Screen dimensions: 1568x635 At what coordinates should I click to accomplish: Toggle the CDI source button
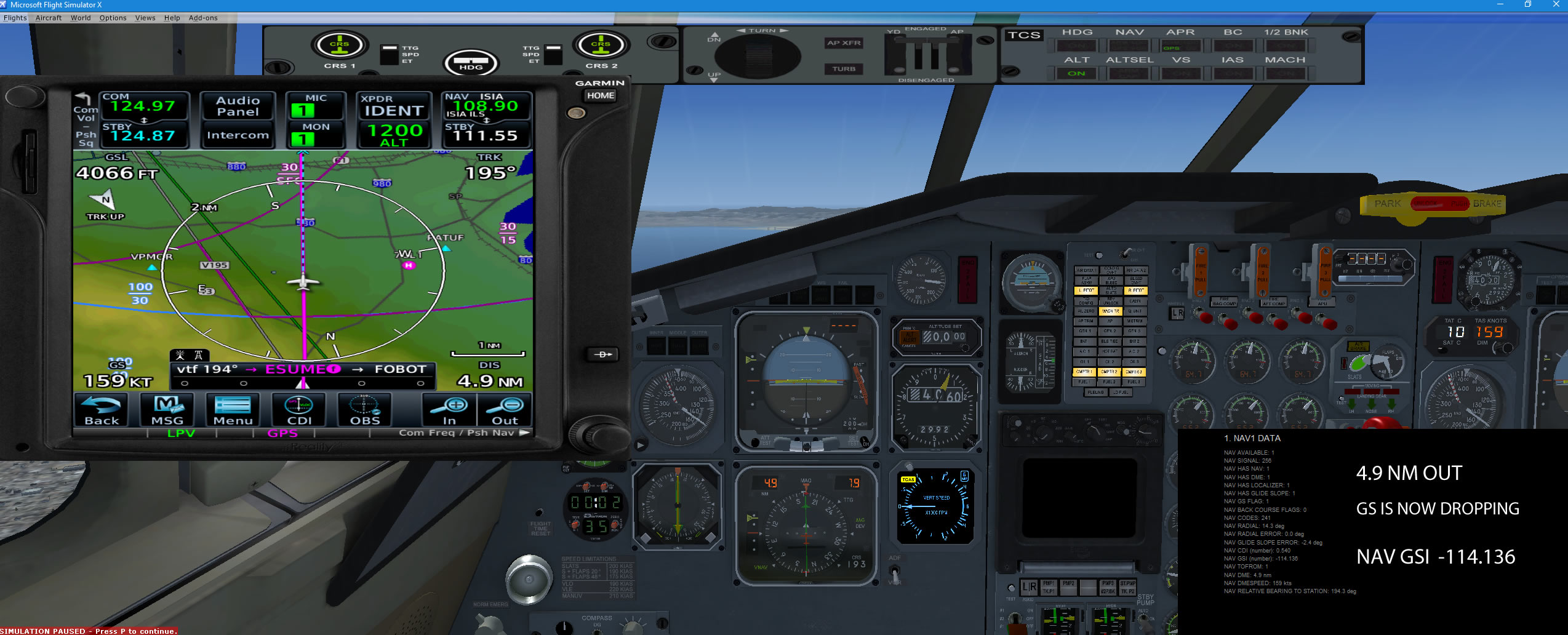[x=299, y=410]
